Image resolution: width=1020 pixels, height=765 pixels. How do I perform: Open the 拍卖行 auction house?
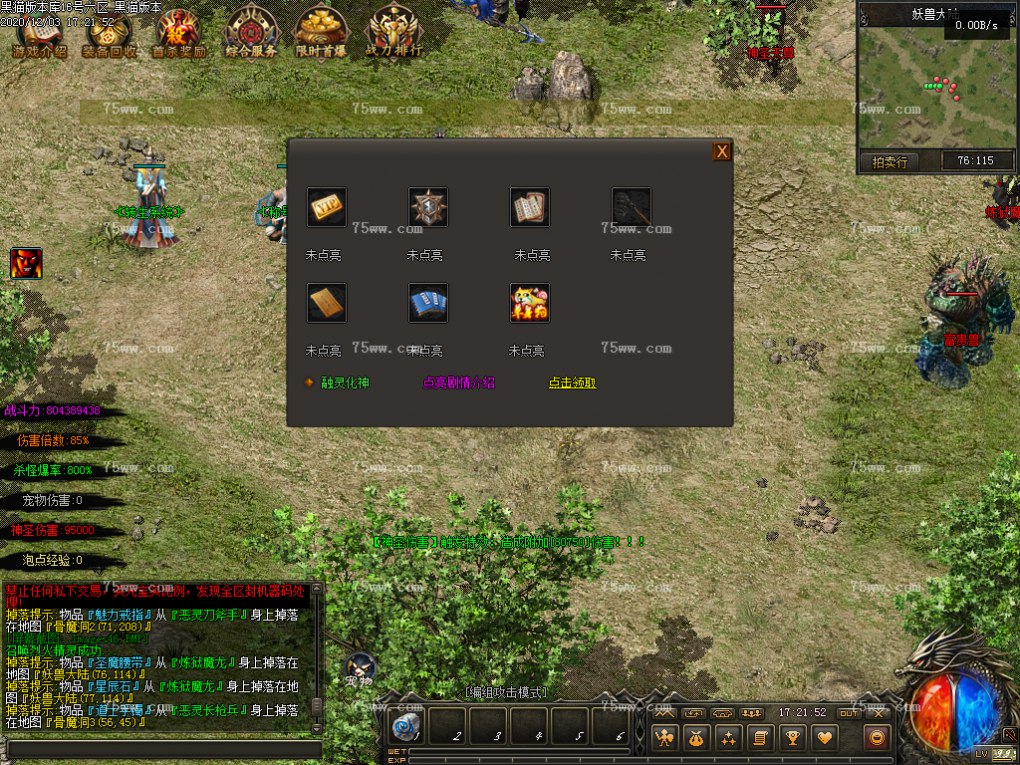(x=889, y=161)
